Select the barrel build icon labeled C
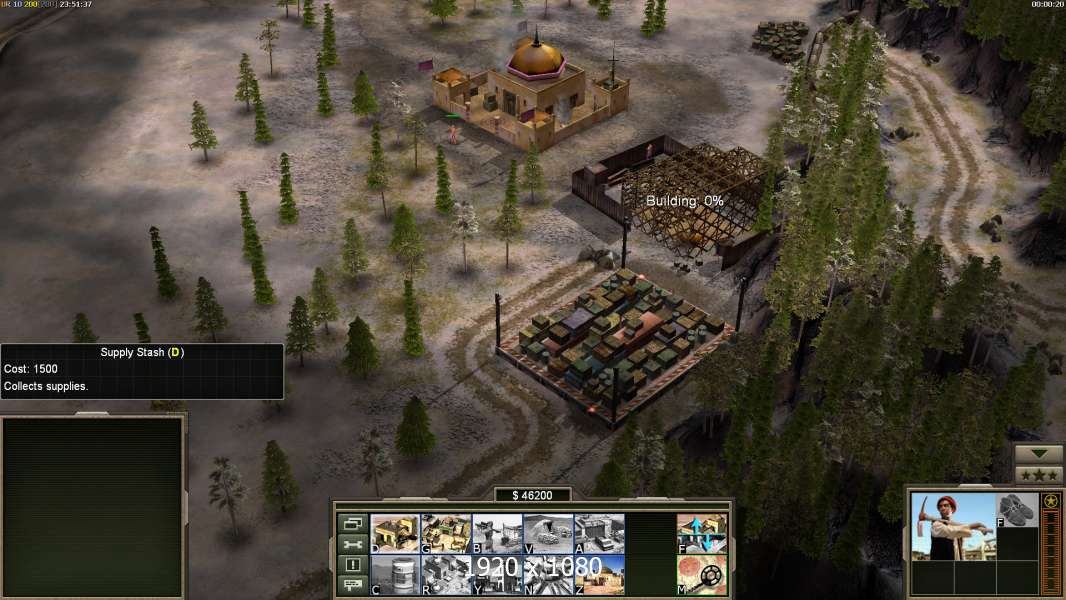 (x=395, y=575)
